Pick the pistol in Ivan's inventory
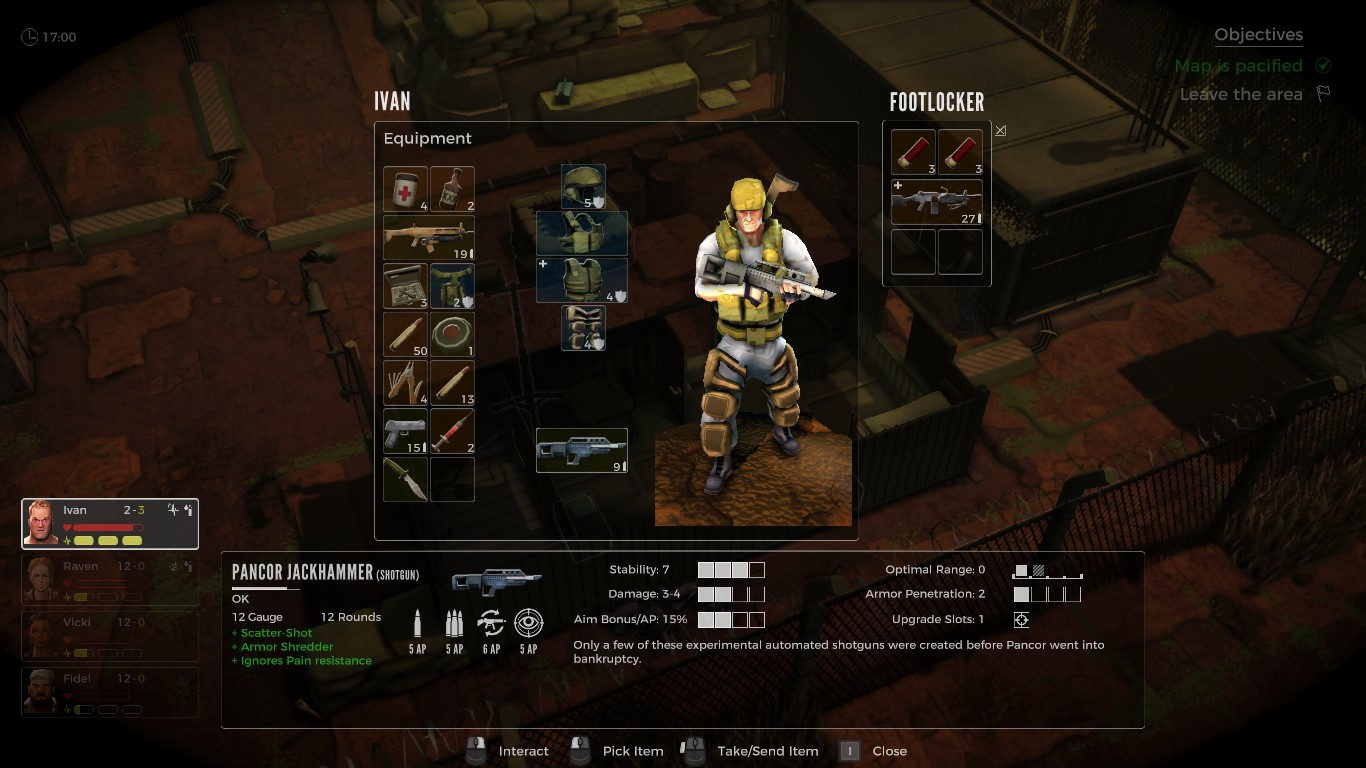The width and height of the screenshot is (1366, 768). click(x=405, y=430)
